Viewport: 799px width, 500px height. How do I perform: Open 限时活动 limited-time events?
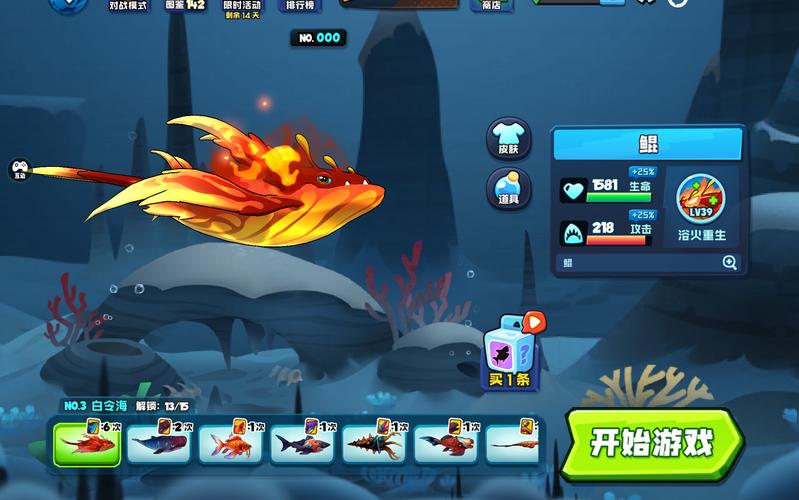[x=242, y=6]
